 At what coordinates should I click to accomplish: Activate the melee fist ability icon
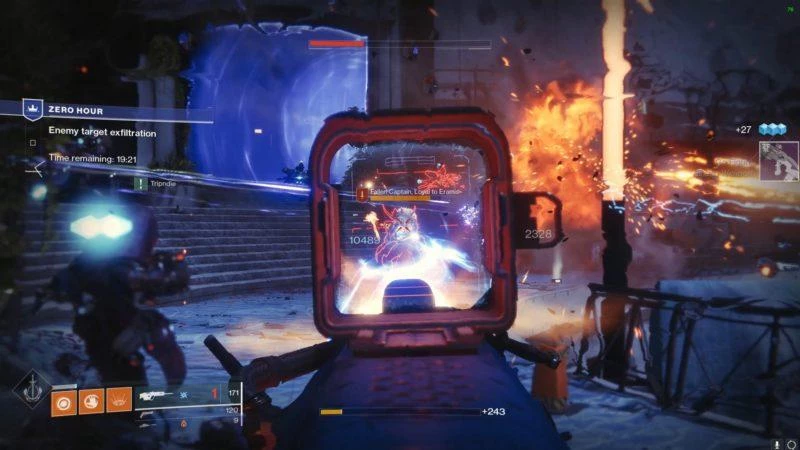click(x=91, y=400)
